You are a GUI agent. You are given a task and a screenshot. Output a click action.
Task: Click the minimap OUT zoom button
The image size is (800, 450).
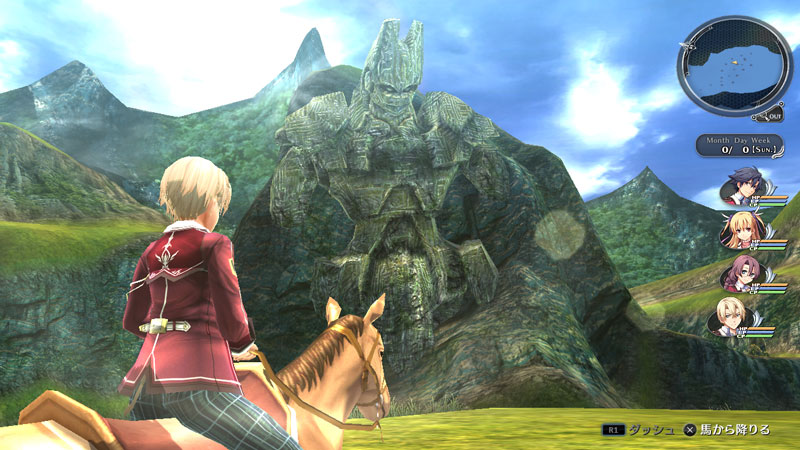pyautogui.click(x=774, y=115)
